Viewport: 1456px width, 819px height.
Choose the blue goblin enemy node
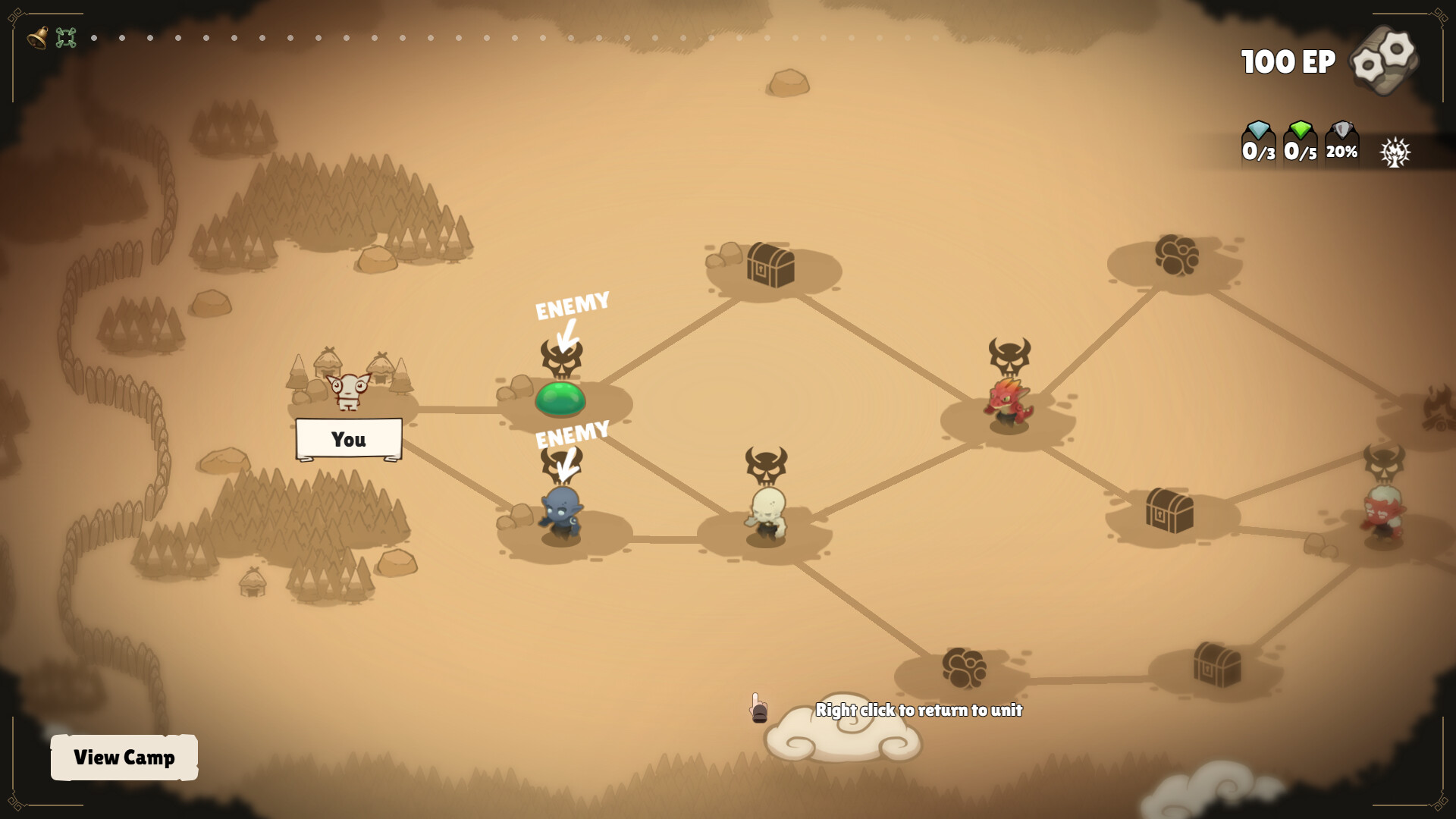pyautogui.click(x=561, y=514)
